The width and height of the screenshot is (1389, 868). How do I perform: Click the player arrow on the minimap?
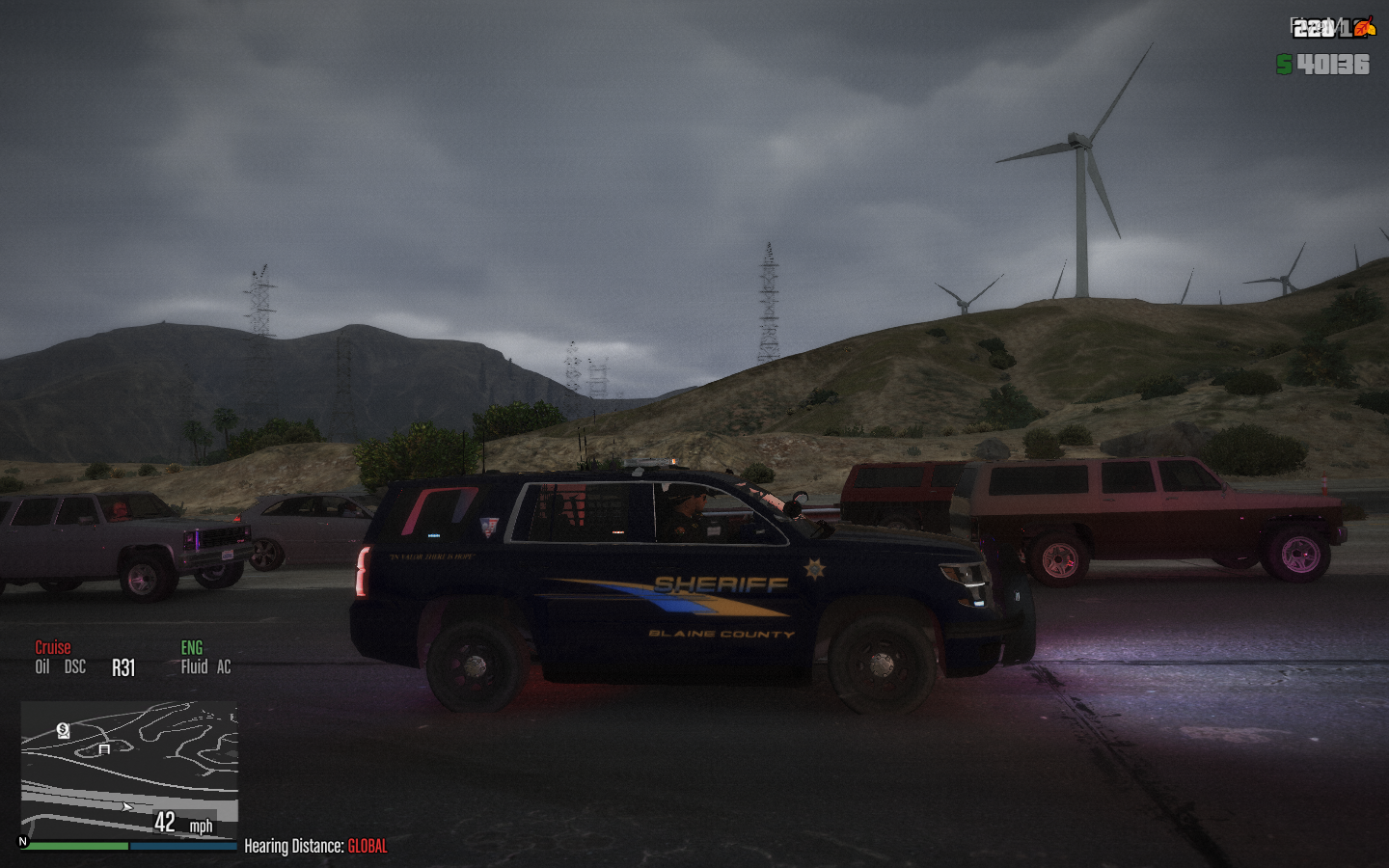127,806
